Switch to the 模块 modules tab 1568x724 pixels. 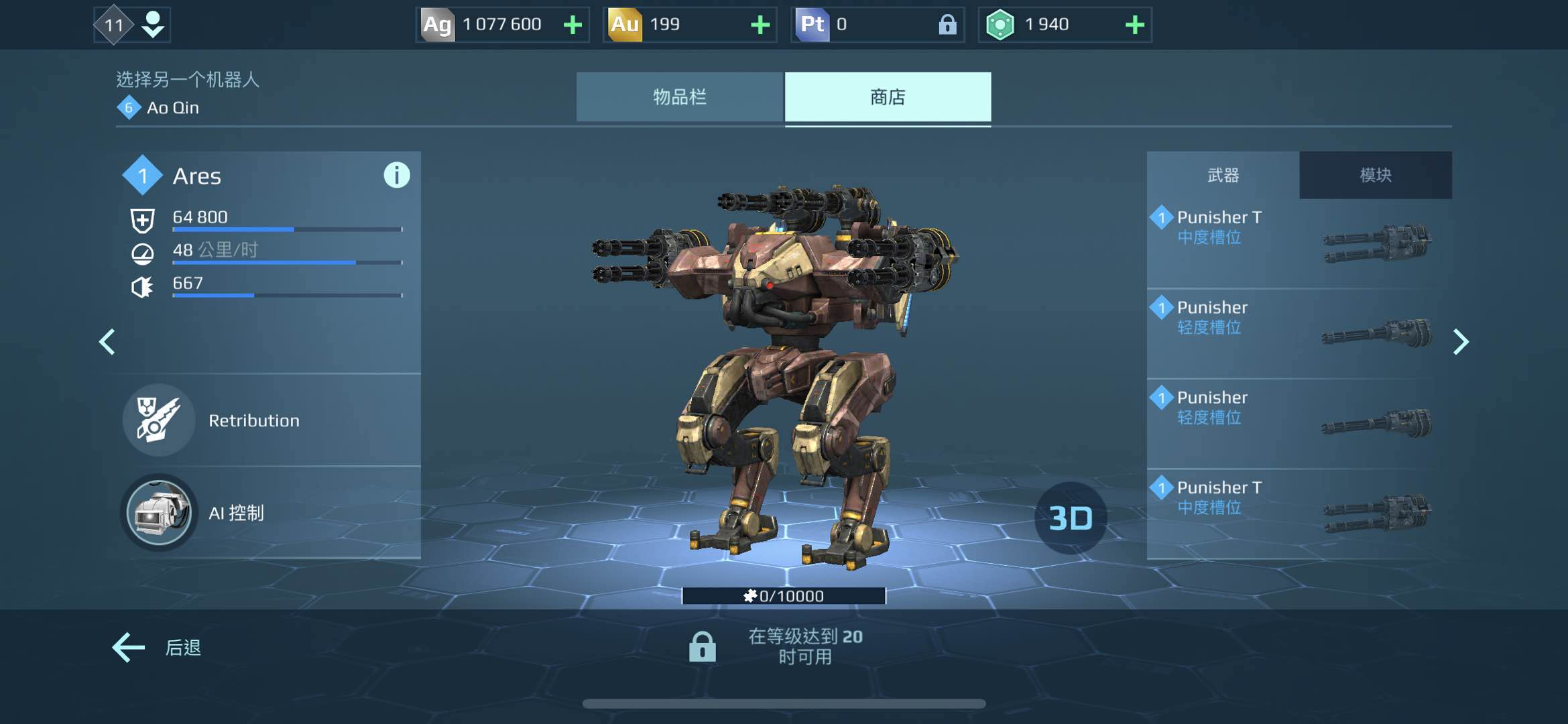tap(1375, 175)
